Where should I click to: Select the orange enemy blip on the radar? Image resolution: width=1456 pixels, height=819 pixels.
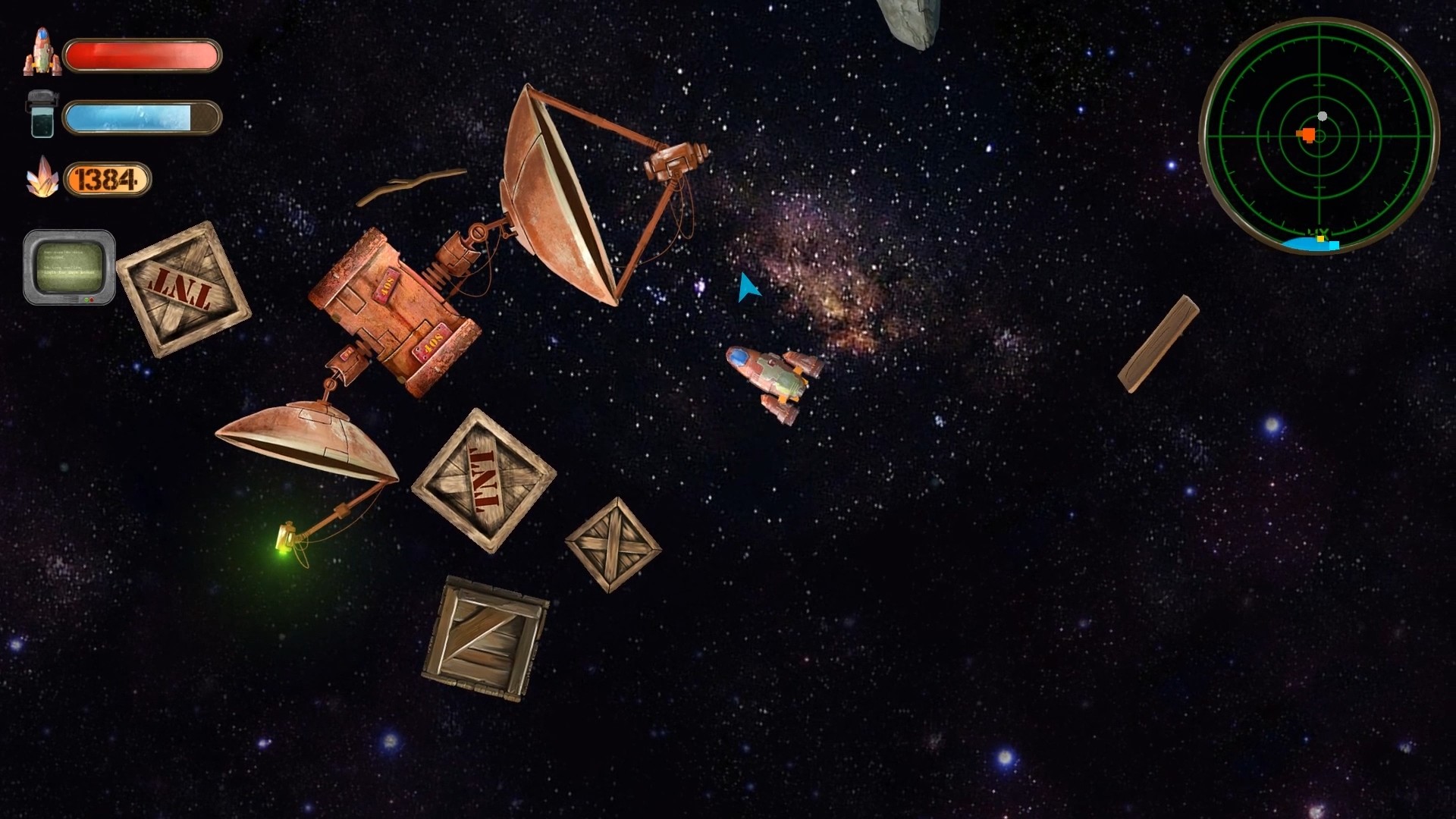[1307, 135]
